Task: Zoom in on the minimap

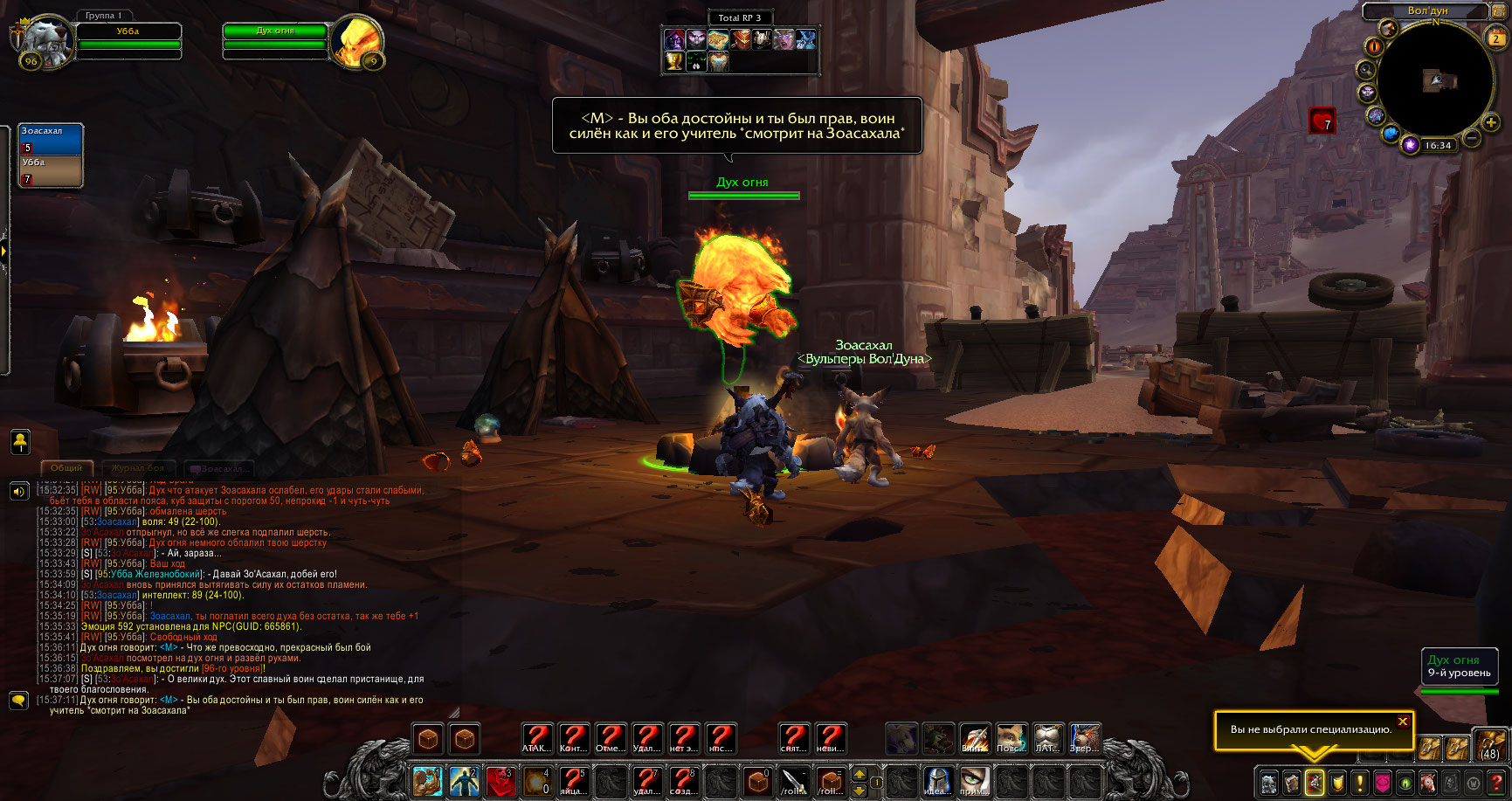Action: tap(1491, 123)
